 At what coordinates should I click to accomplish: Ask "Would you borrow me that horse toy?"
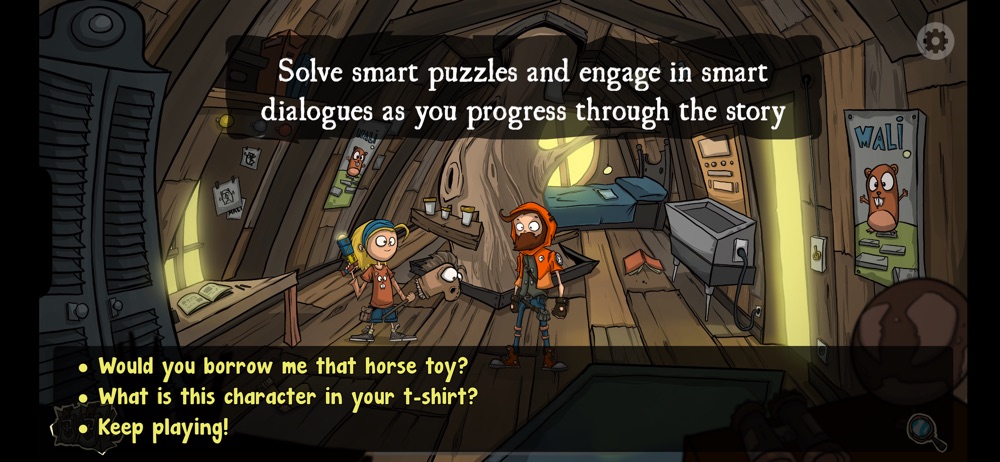pos(283,366)
